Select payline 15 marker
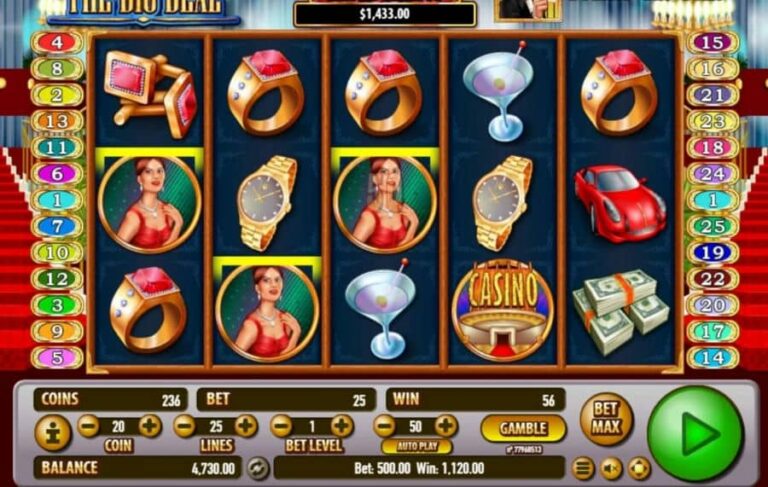The image size is (768, 487). tap(713, 43)
